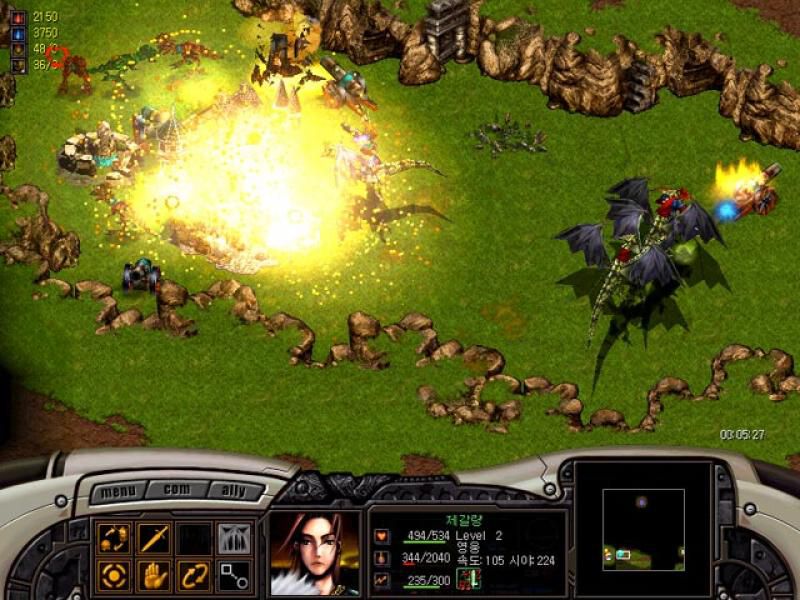The height and width of the screenshot is (600, 800).
Task: Click the com button
Action: click(x=177, y=490)
